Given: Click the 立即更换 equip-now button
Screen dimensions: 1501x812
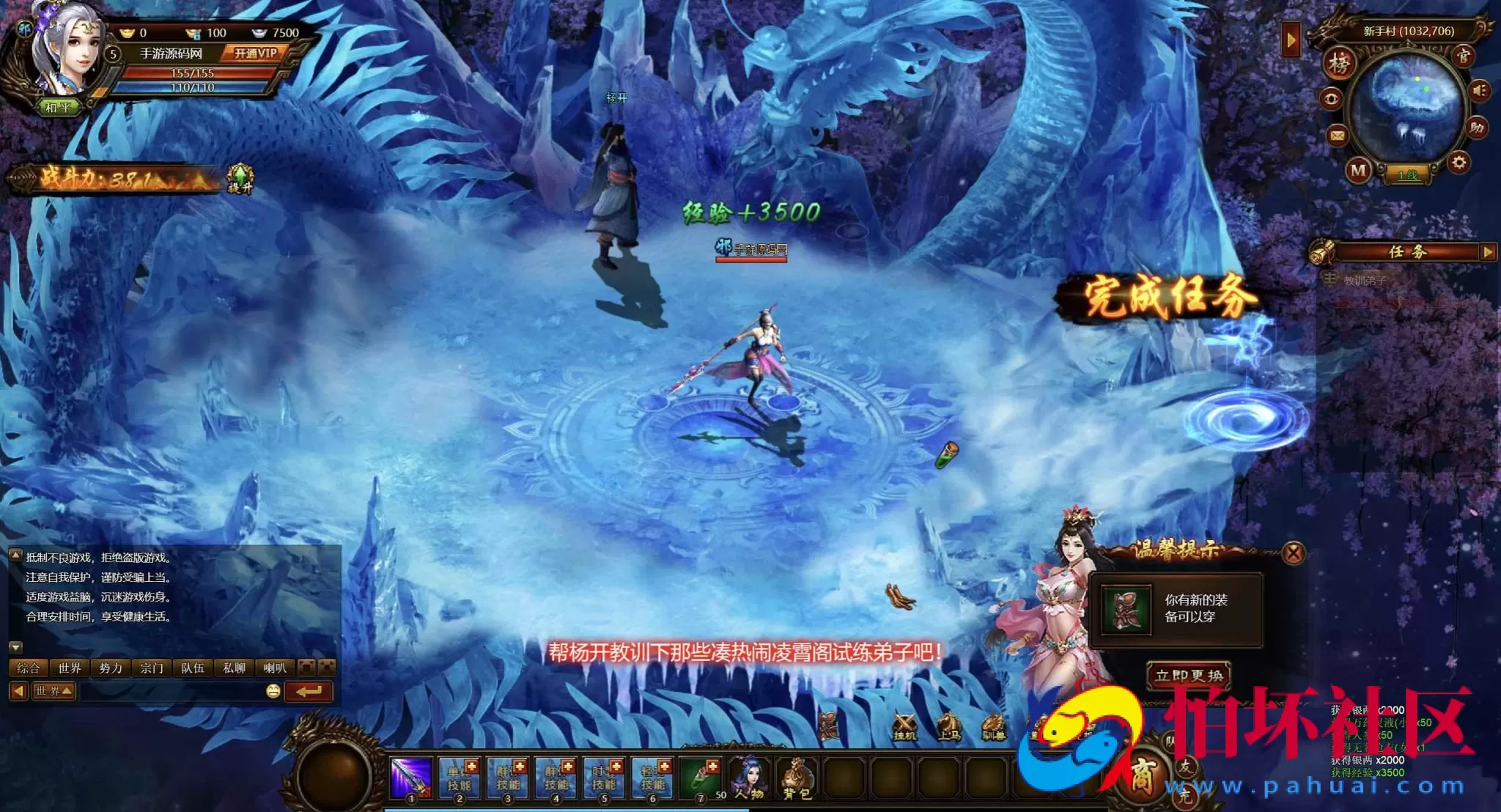Looking at the screenshot, I should click(1188, 675).
